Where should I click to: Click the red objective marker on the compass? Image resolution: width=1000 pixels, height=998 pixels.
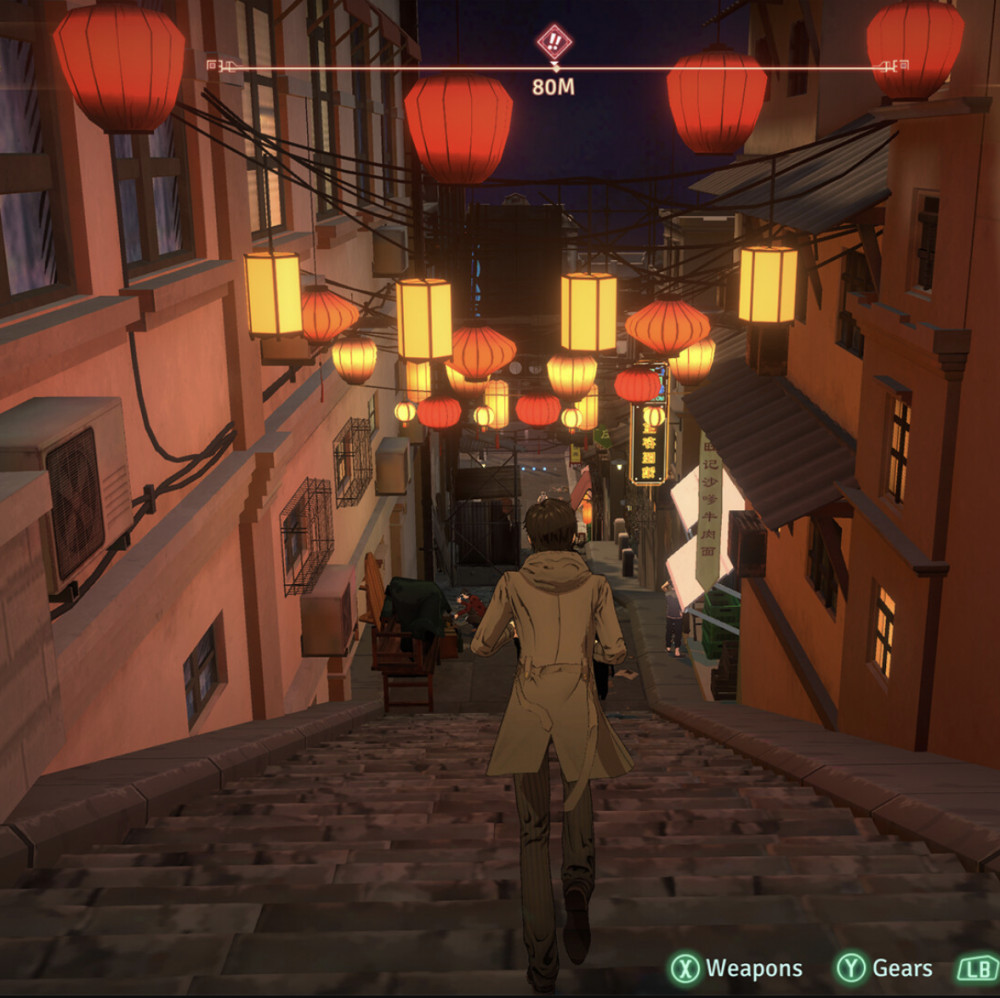(553, 42)
